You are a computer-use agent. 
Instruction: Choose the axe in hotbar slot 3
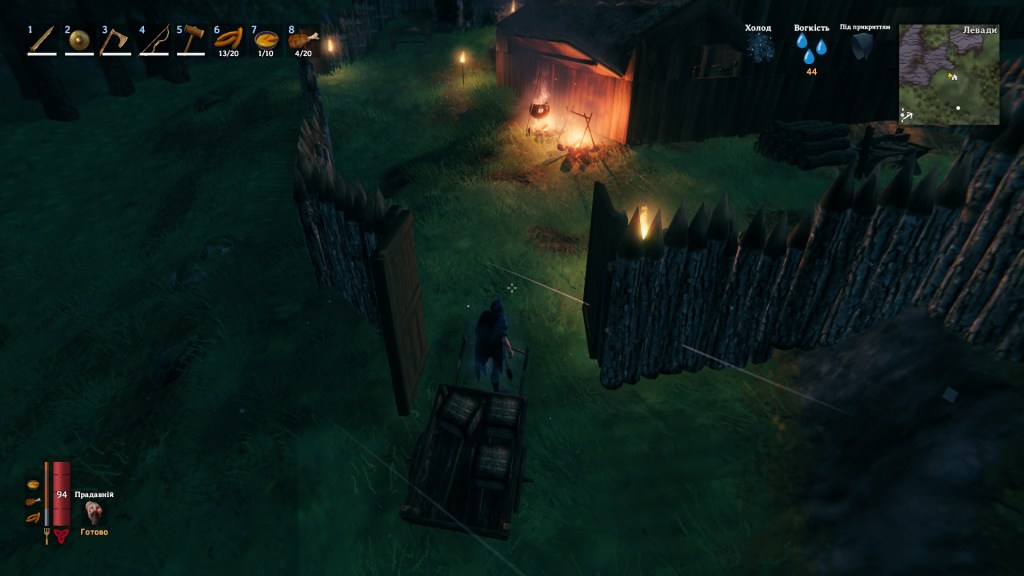(116, 39)
